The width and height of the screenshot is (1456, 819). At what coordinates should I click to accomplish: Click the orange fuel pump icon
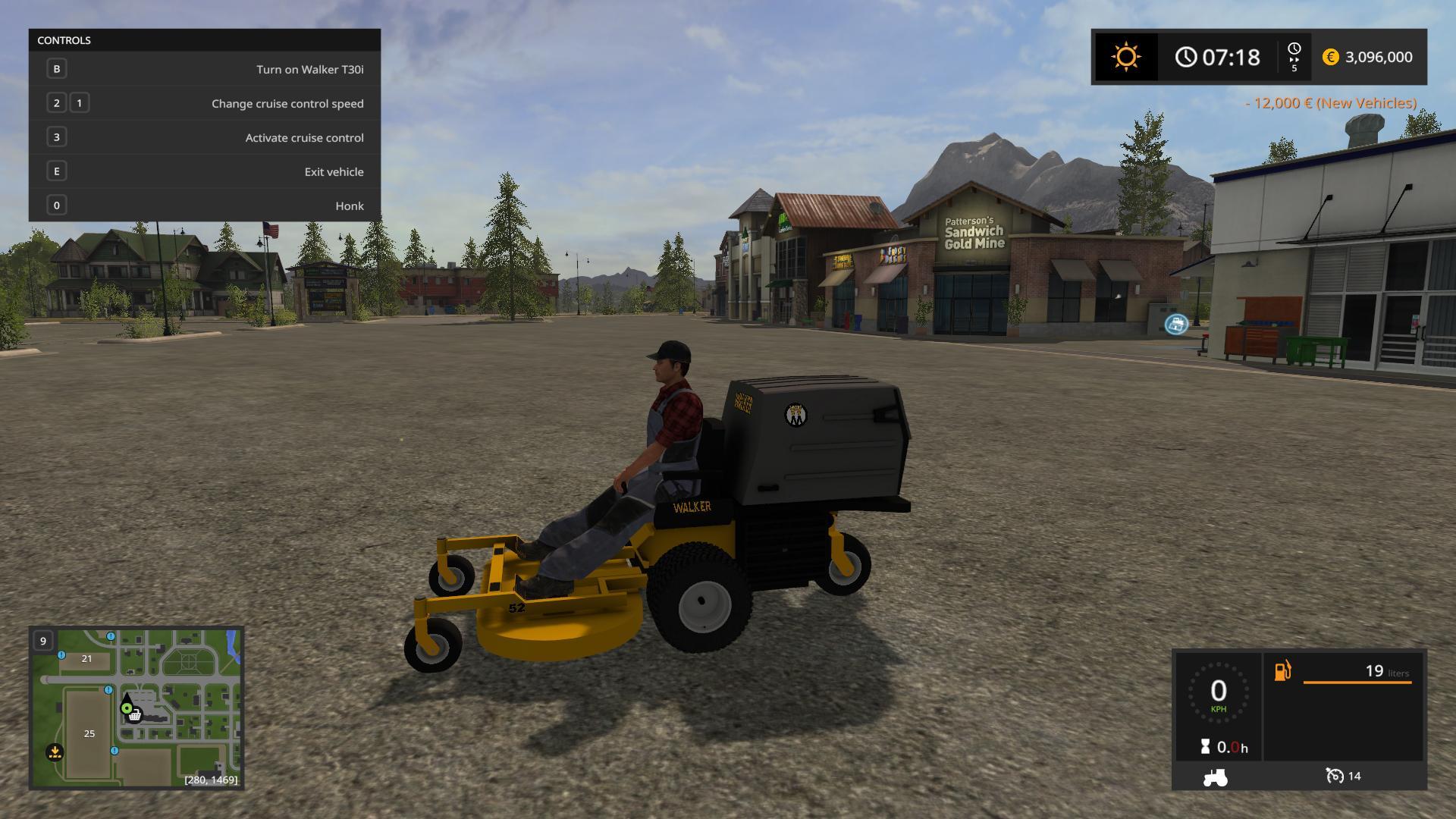click(x=1282, y=671)
